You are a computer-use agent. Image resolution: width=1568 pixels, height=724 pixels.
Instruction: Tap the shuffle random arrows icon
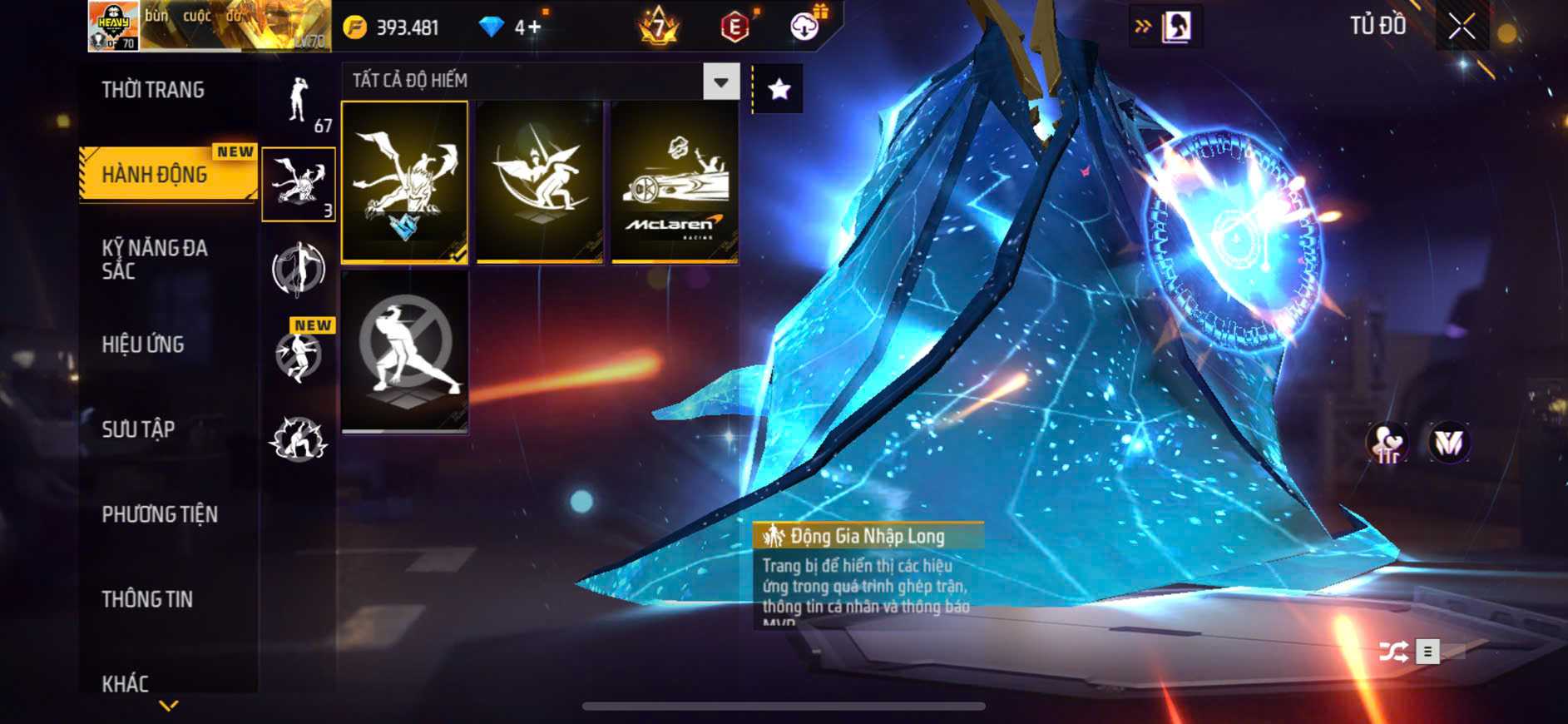coord(1393,652)
